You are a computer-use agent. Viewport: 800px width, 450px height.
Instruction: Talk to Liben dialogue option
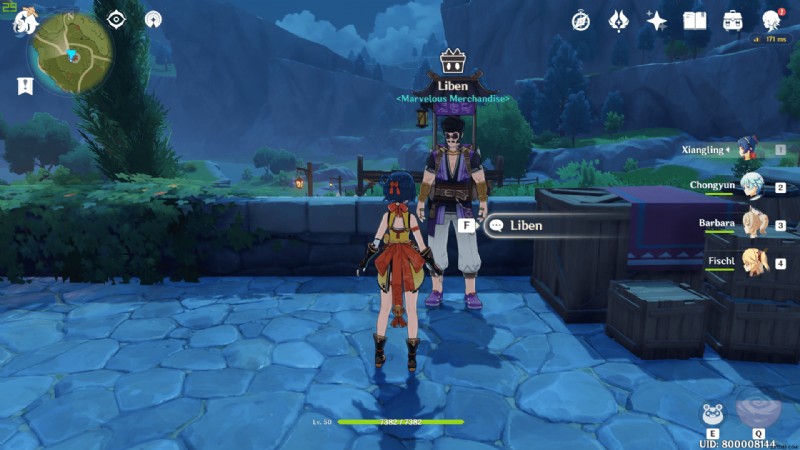(526, 226)
